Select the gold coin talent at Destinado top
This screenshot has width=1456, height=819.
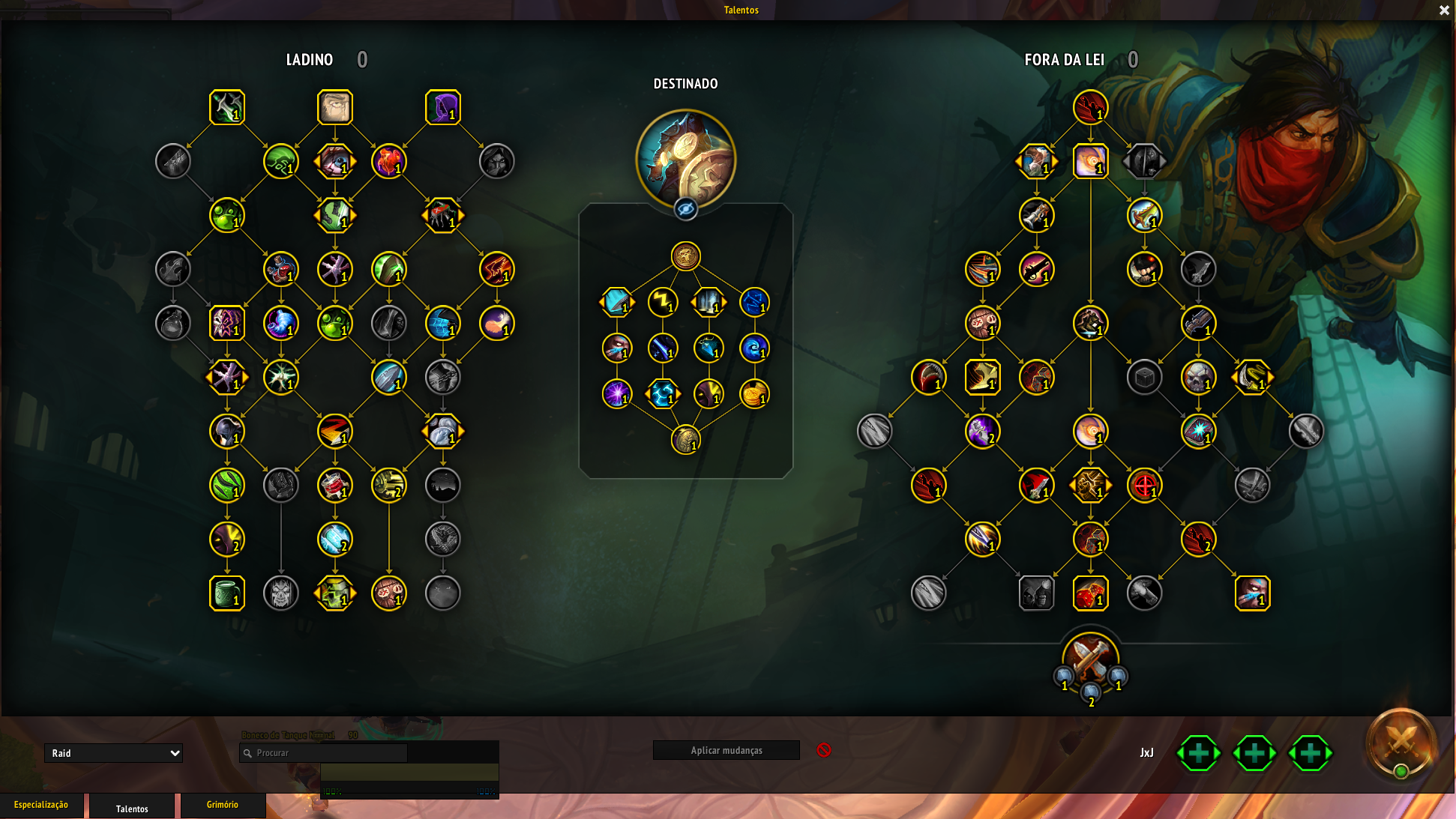[x=685, y=256]
